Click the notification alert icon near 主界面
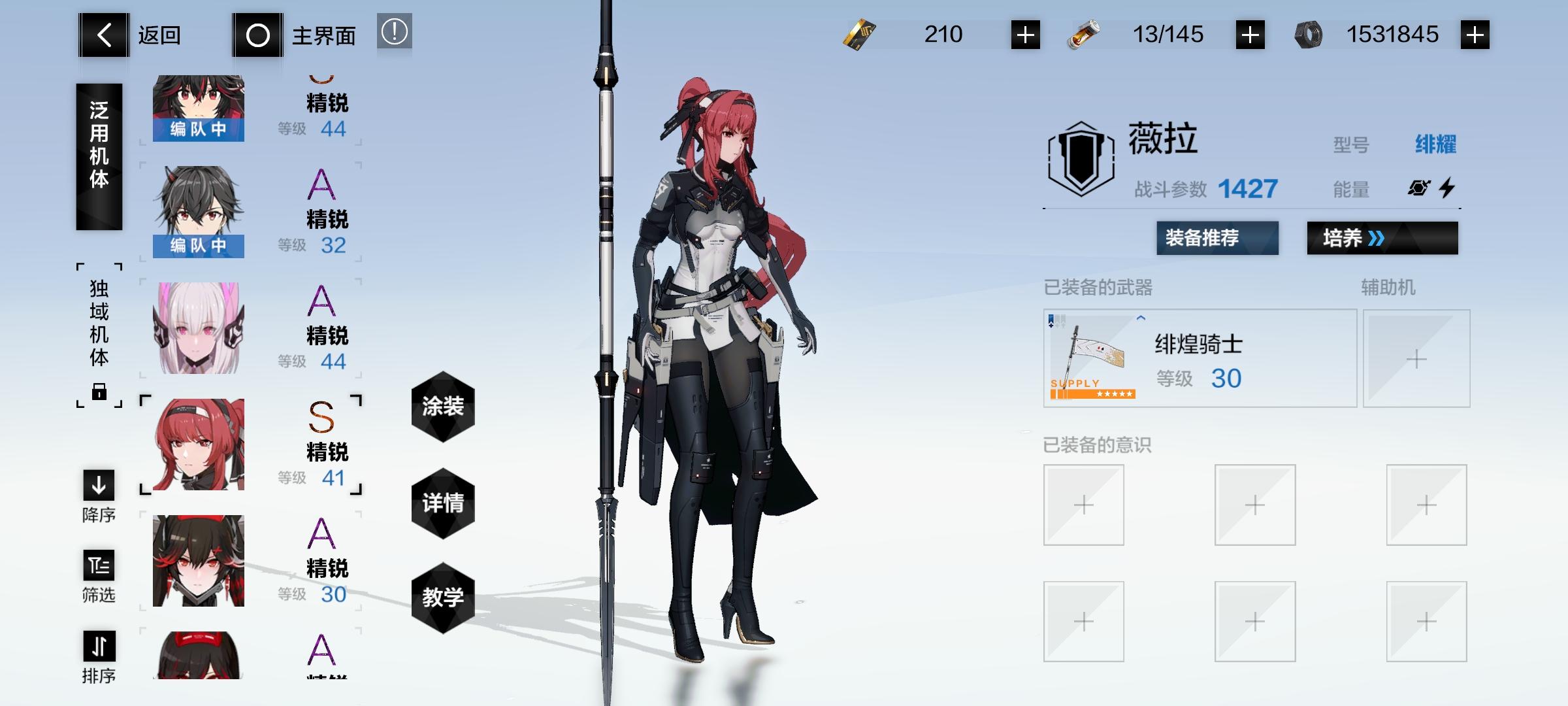The height and width of the screenshot is (706, 1568). point(395,32)
